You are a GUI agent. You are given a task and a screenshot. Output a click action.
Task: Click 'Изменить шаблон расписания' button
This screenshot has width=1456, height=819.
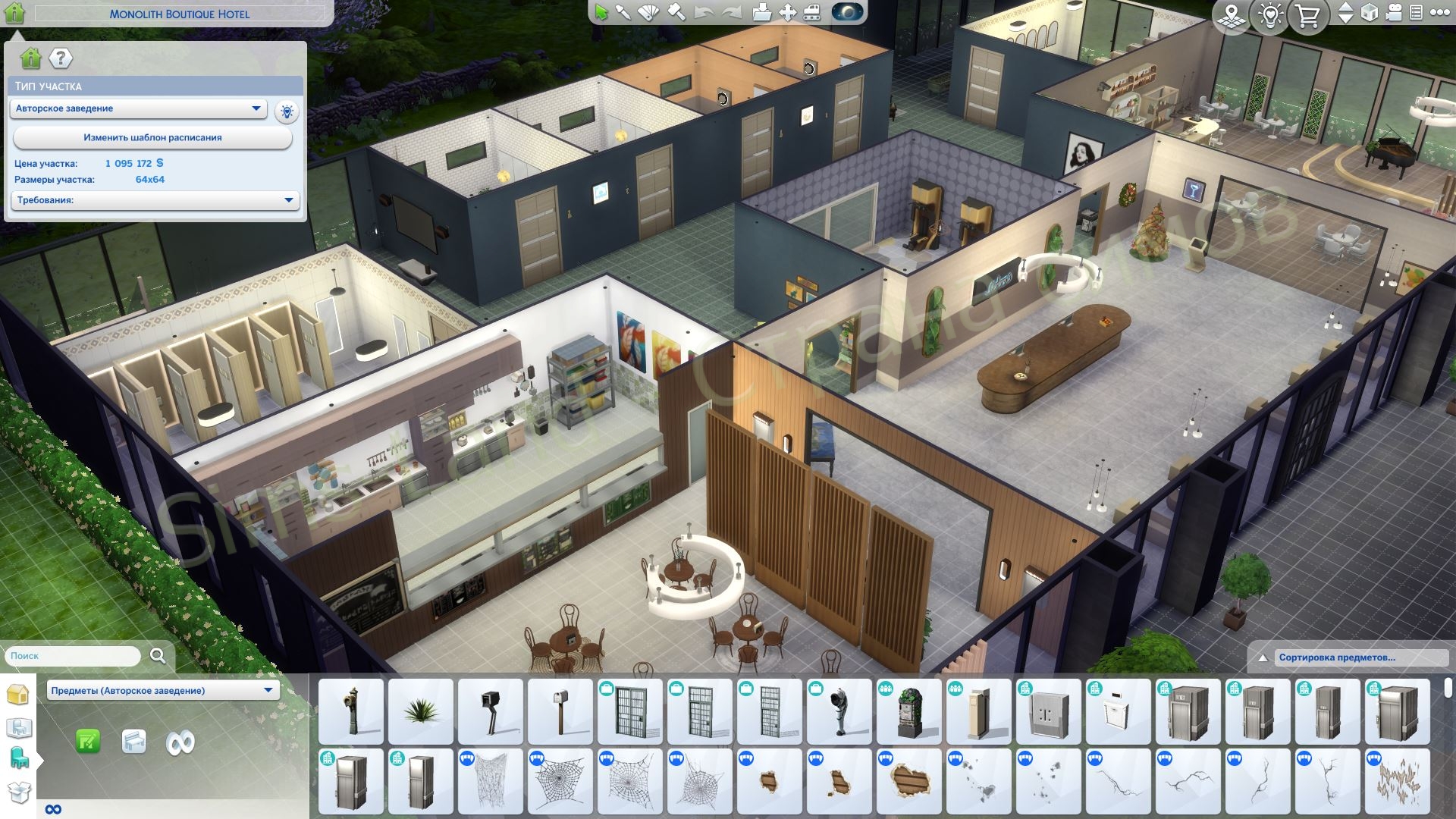tap(152, 138)
